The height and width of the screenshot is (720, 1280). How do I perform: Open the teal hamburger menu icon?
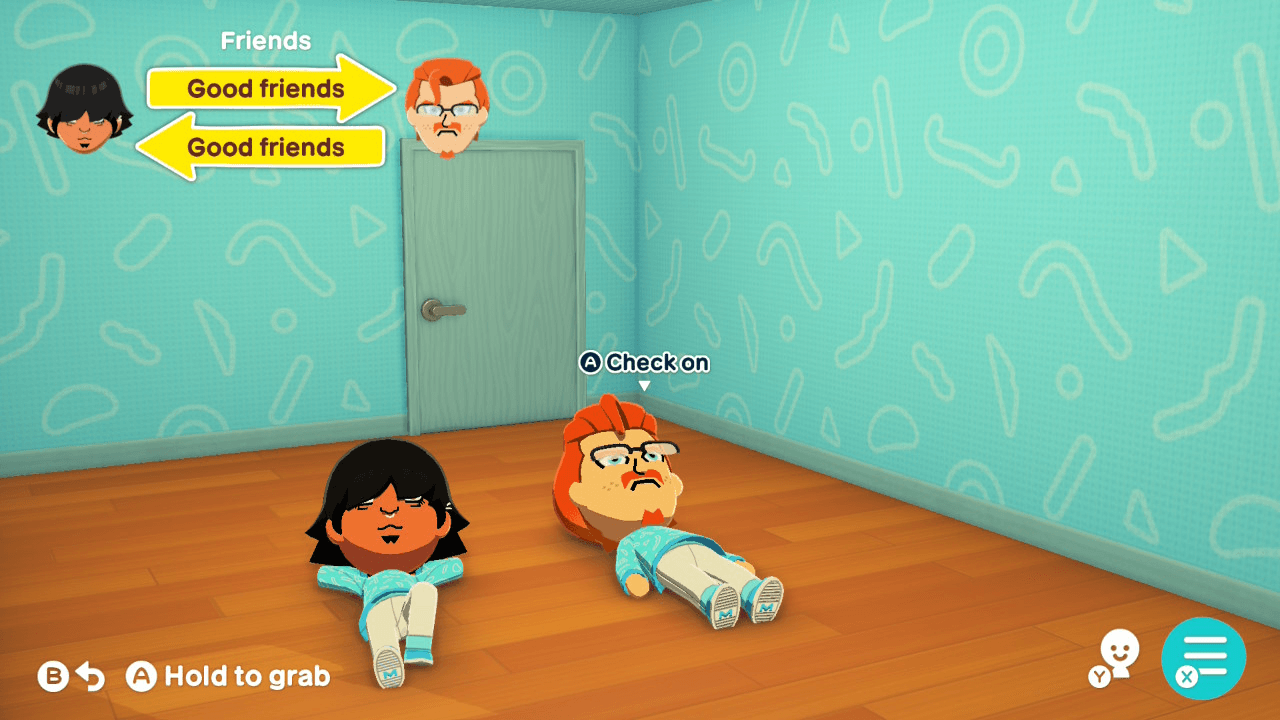coord(1207,656)
